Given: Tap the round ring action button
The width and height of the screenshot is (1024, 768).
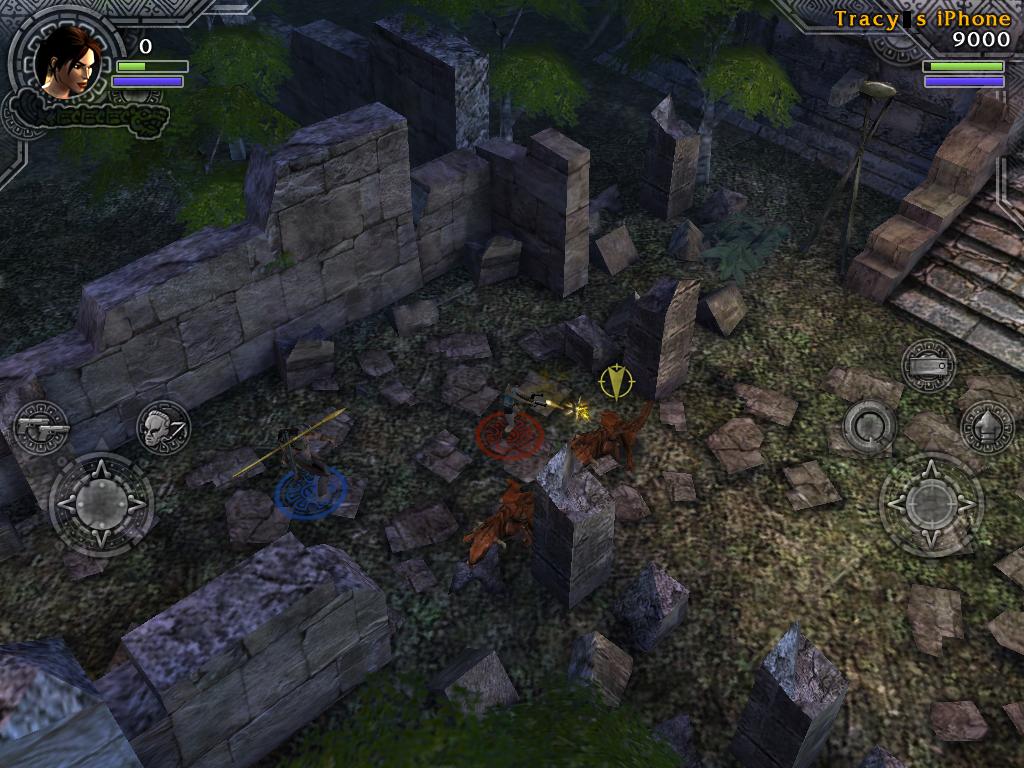Looking at the screenshot, I should 869,427.
